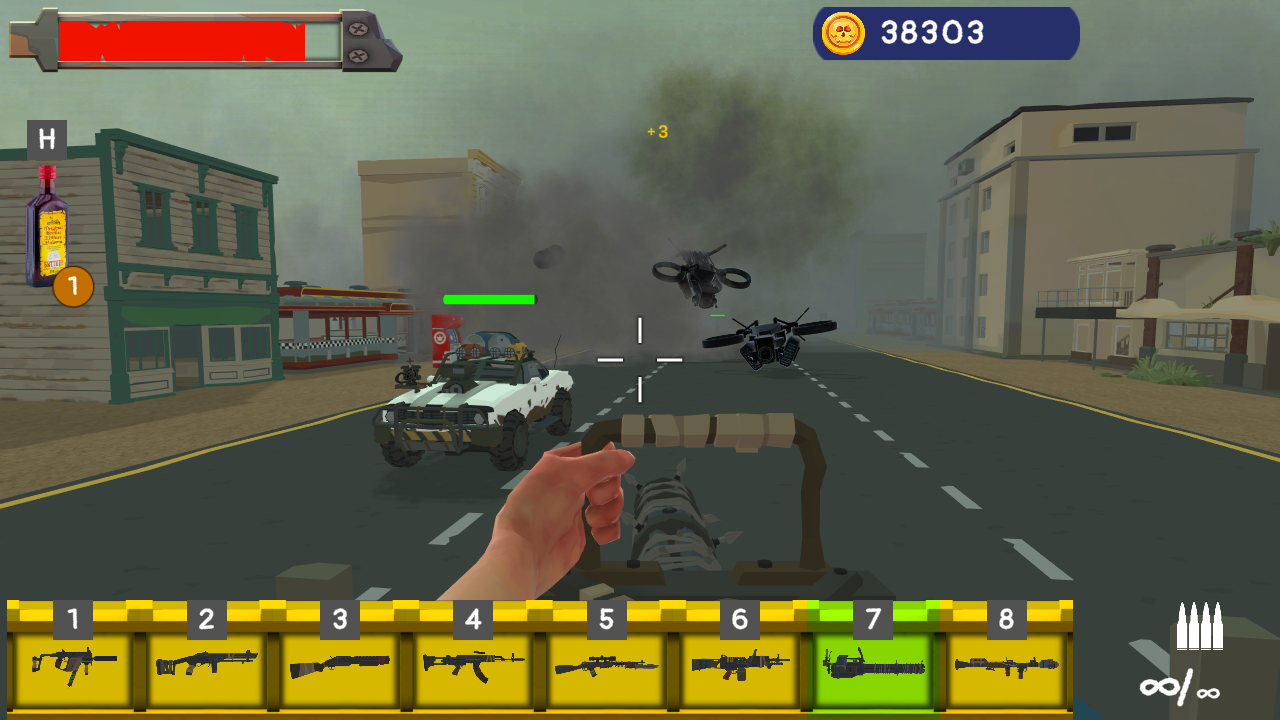Select the scoped sniper rifle in slot 5
The height and width of the screenshot is (720, 1280).
click(606, 665)
